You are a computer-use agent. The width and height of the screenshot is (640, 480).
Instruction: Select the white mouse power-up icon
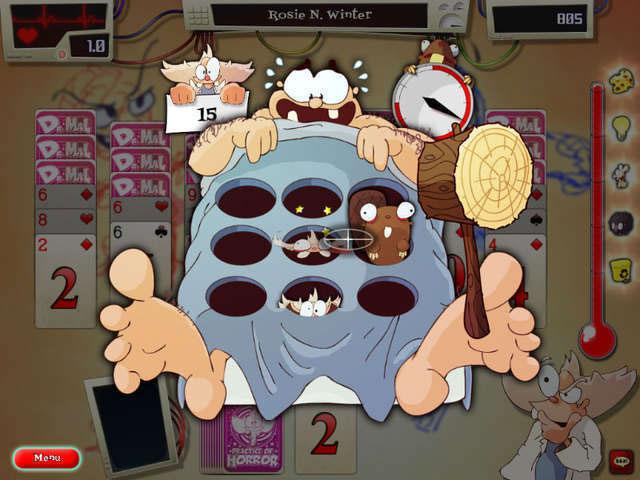[619, 177]
